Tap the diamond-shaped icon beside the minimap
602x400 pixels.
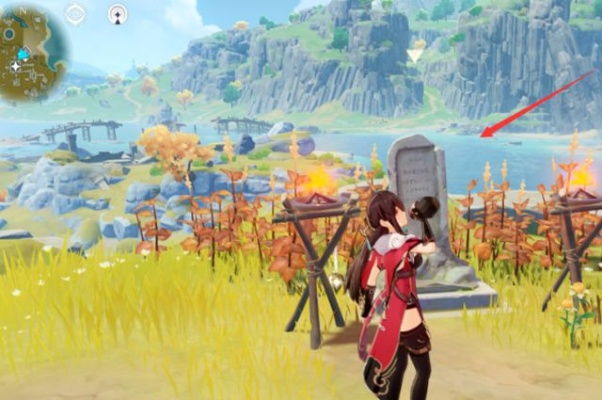[75, 14]
